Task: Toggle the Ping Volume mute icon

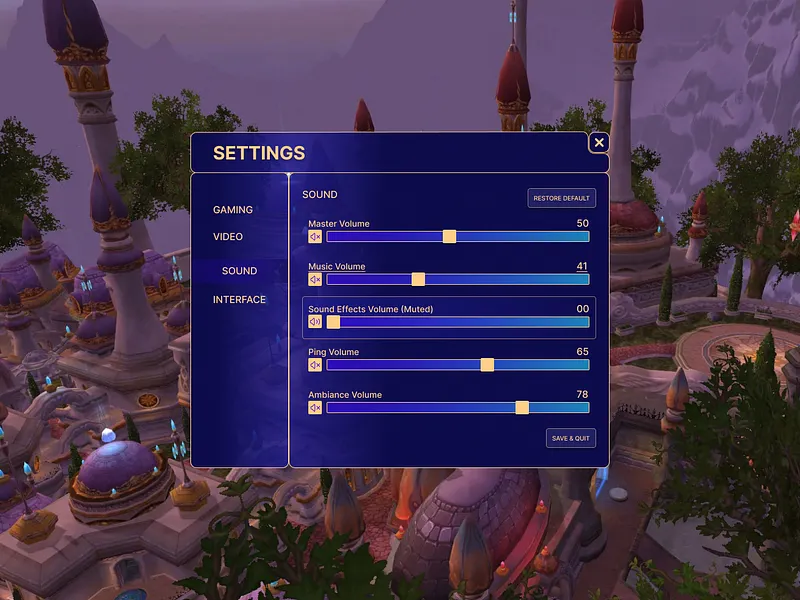Action: coord(315,365)
